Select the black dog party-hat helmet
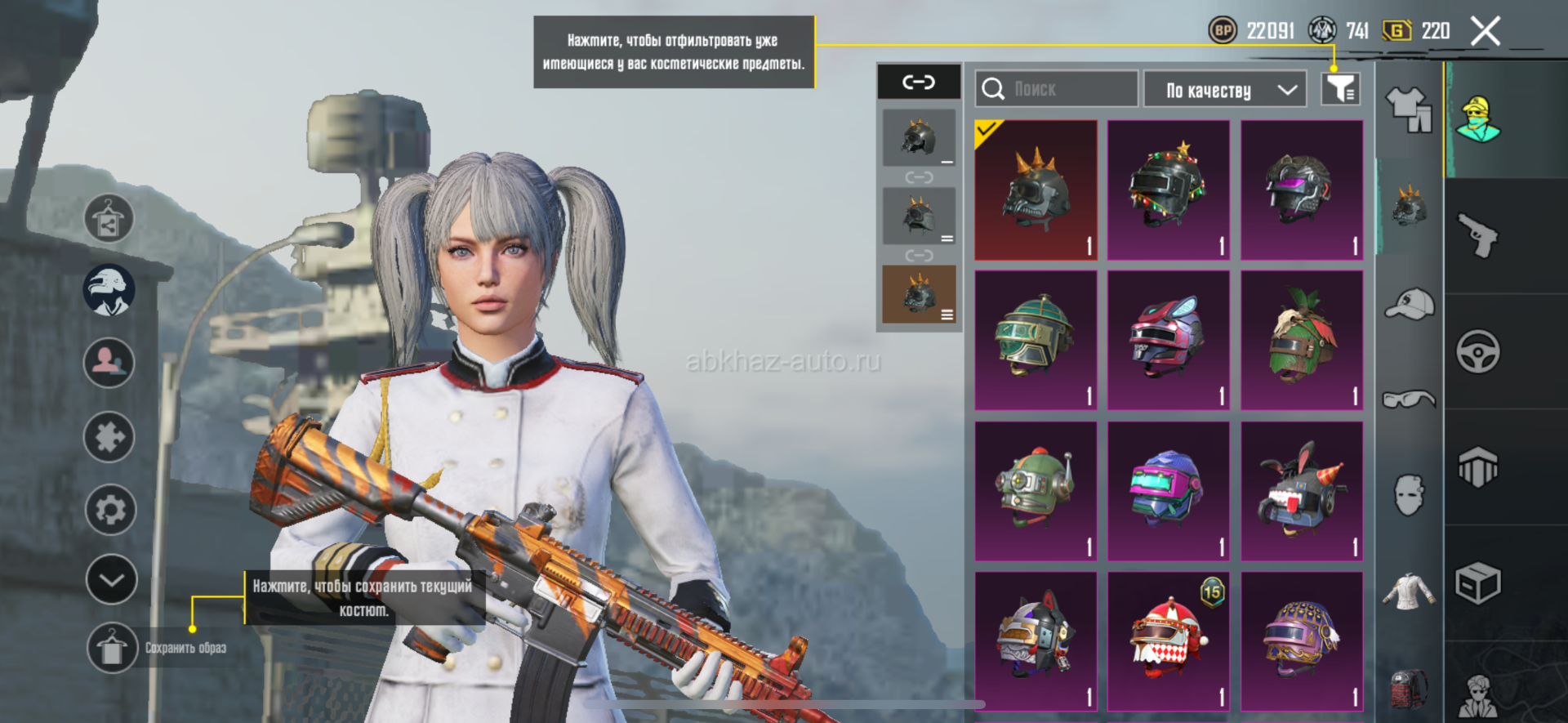1568x723 pixels. click(x=1302, y=491)
